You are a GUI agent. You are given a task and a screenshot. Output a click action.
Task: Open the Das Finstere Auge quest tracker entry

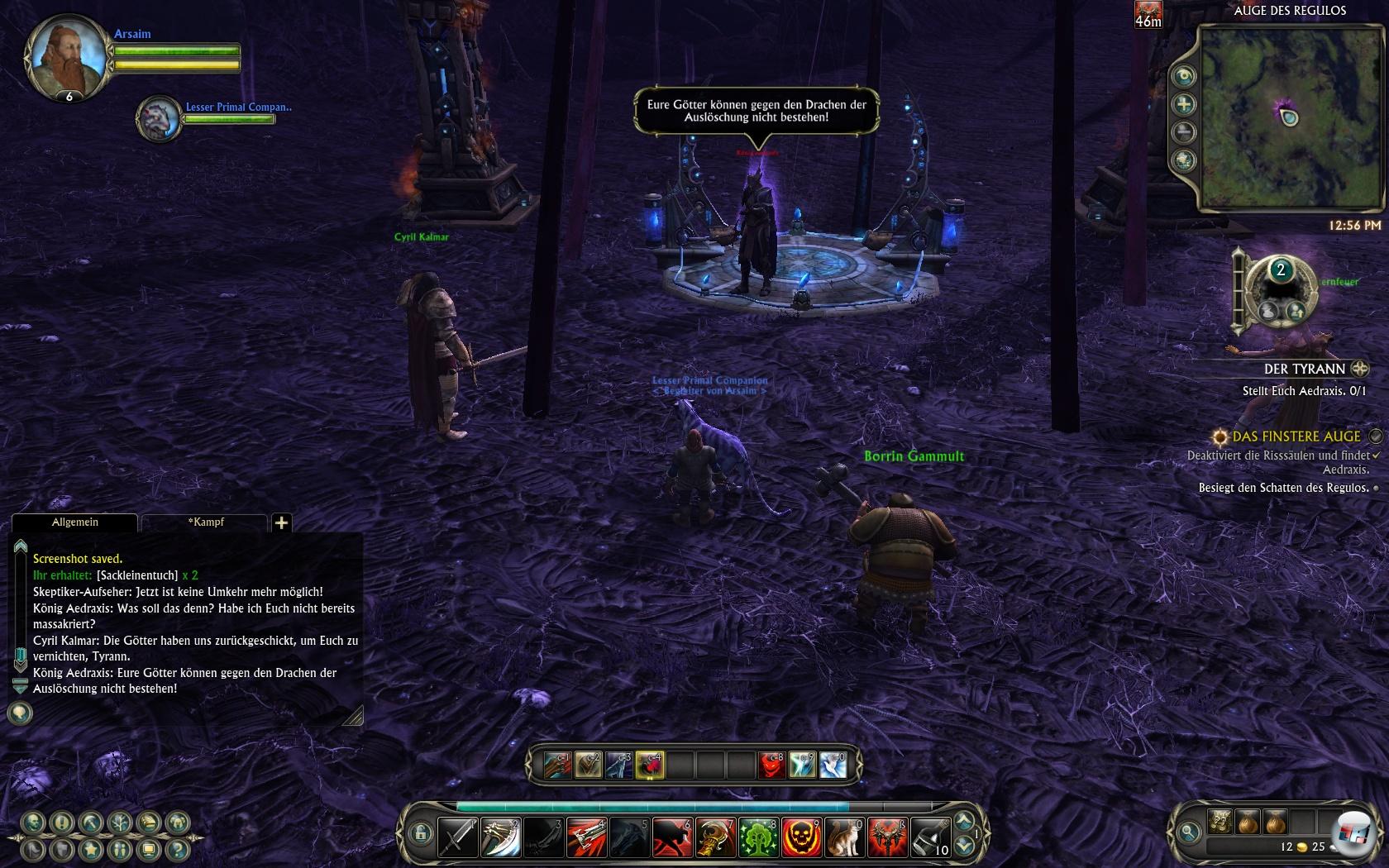pyautogui.click(x=1296, y=436)
